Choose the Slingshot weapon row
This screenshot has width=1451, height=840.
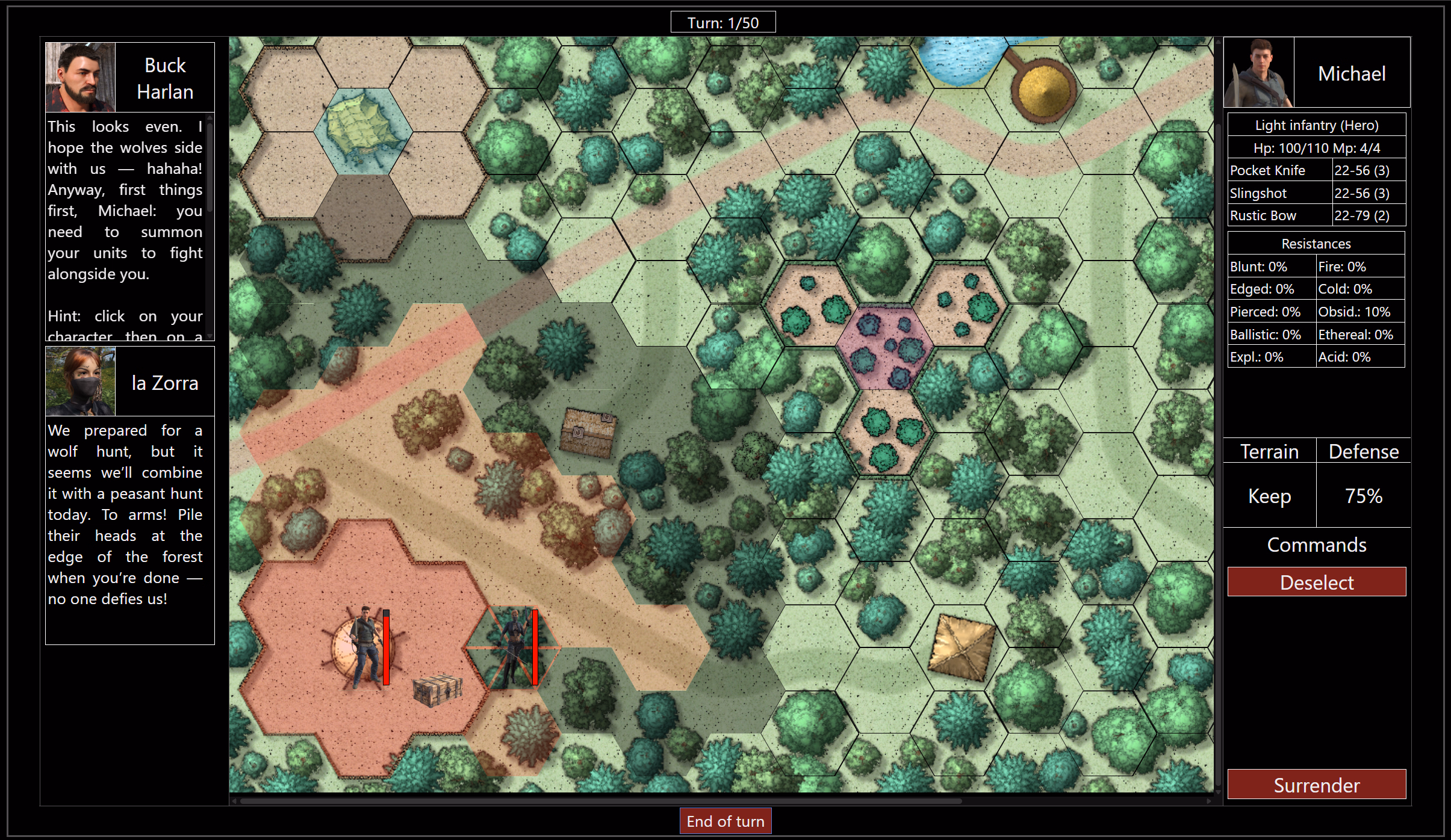coord(1316,193)
